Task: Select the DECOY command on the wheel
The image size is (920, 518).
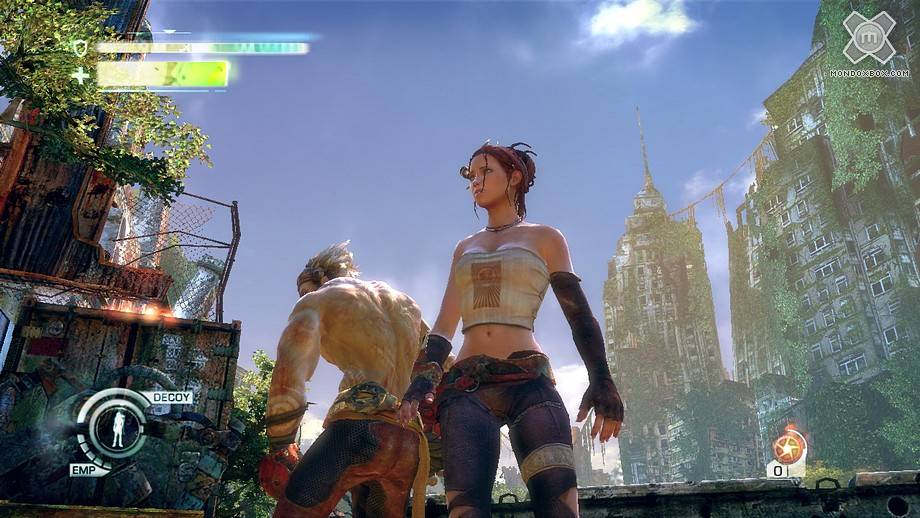Action: tap(171, 397)
